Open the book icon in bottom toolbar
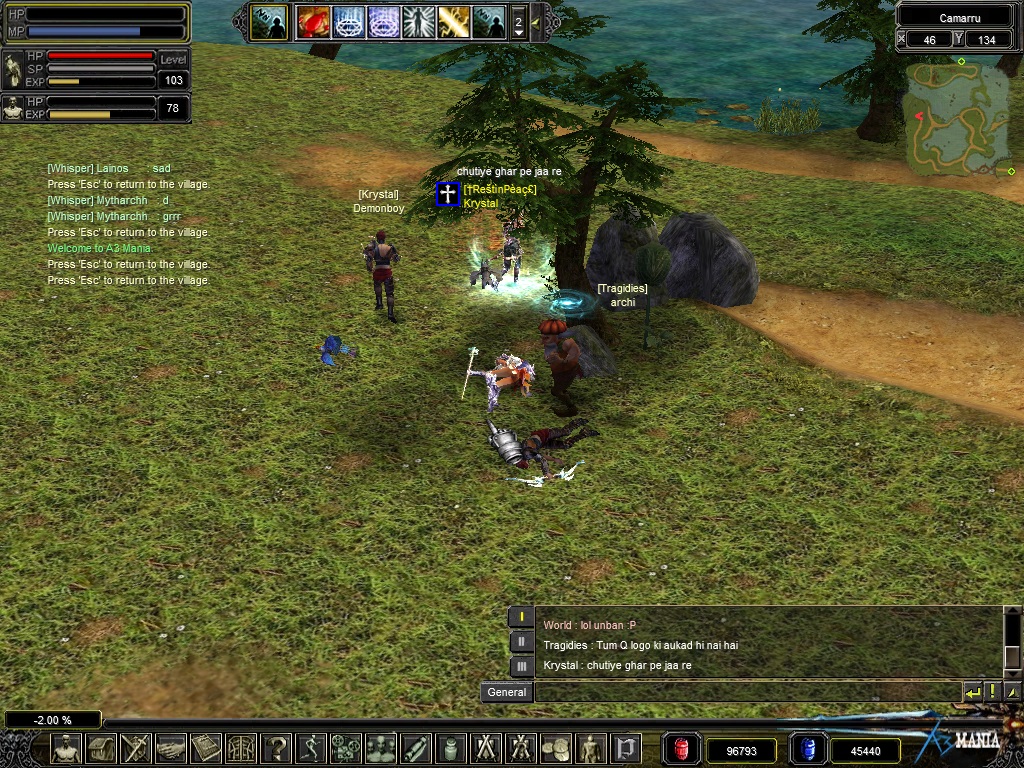The image size is (1024, 768). tap(206, 748)
